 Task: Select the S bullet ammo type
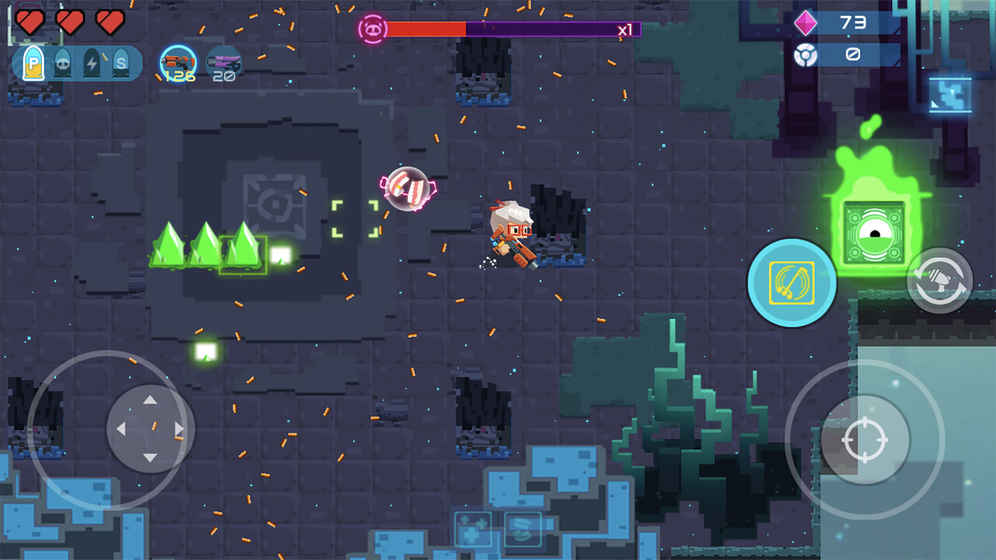tap(121, 64)
